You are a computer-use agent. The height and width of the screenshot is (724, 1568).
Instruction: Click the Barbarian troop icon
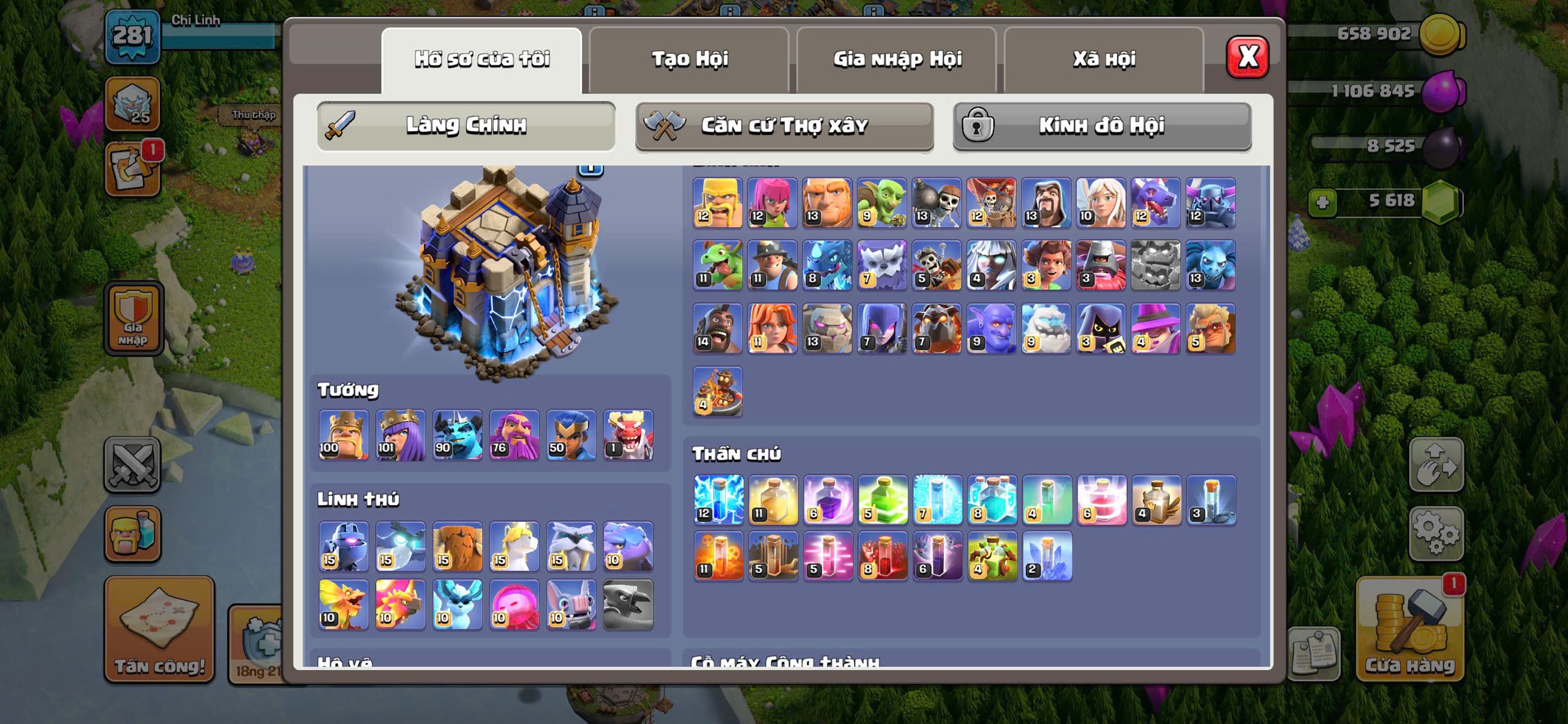click(717, 203)
